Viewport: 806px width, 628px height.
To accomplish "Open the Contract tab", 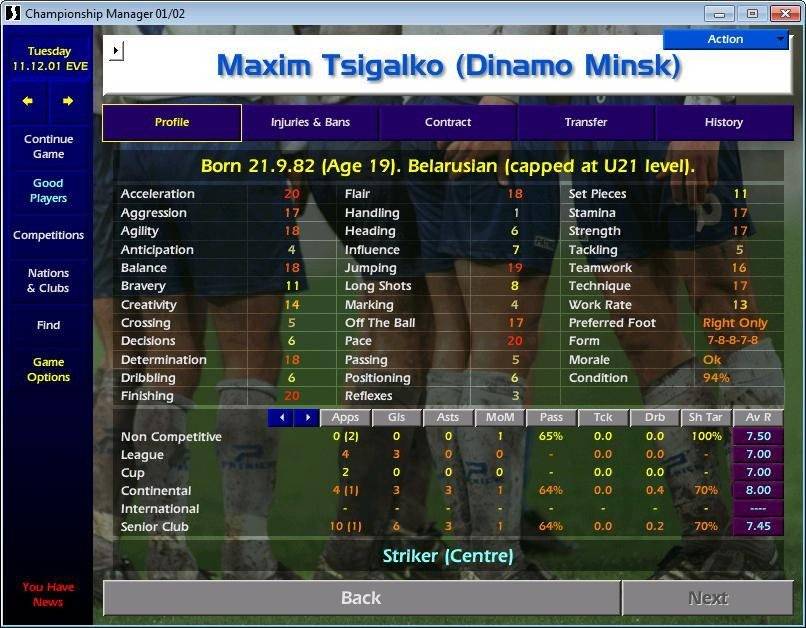I will coord(448,122).
